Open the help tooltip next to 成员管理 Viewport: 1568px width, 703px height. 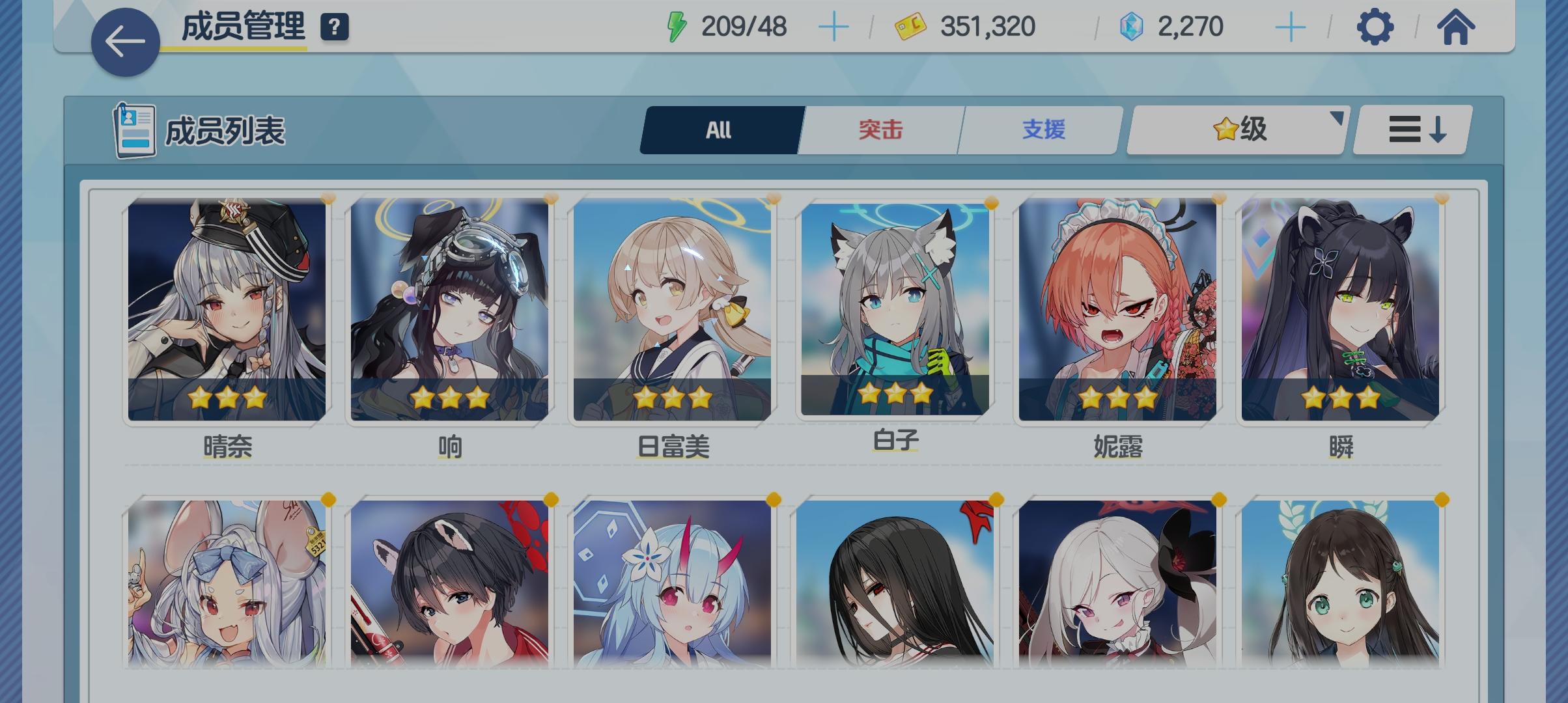(x=334, y=27)
